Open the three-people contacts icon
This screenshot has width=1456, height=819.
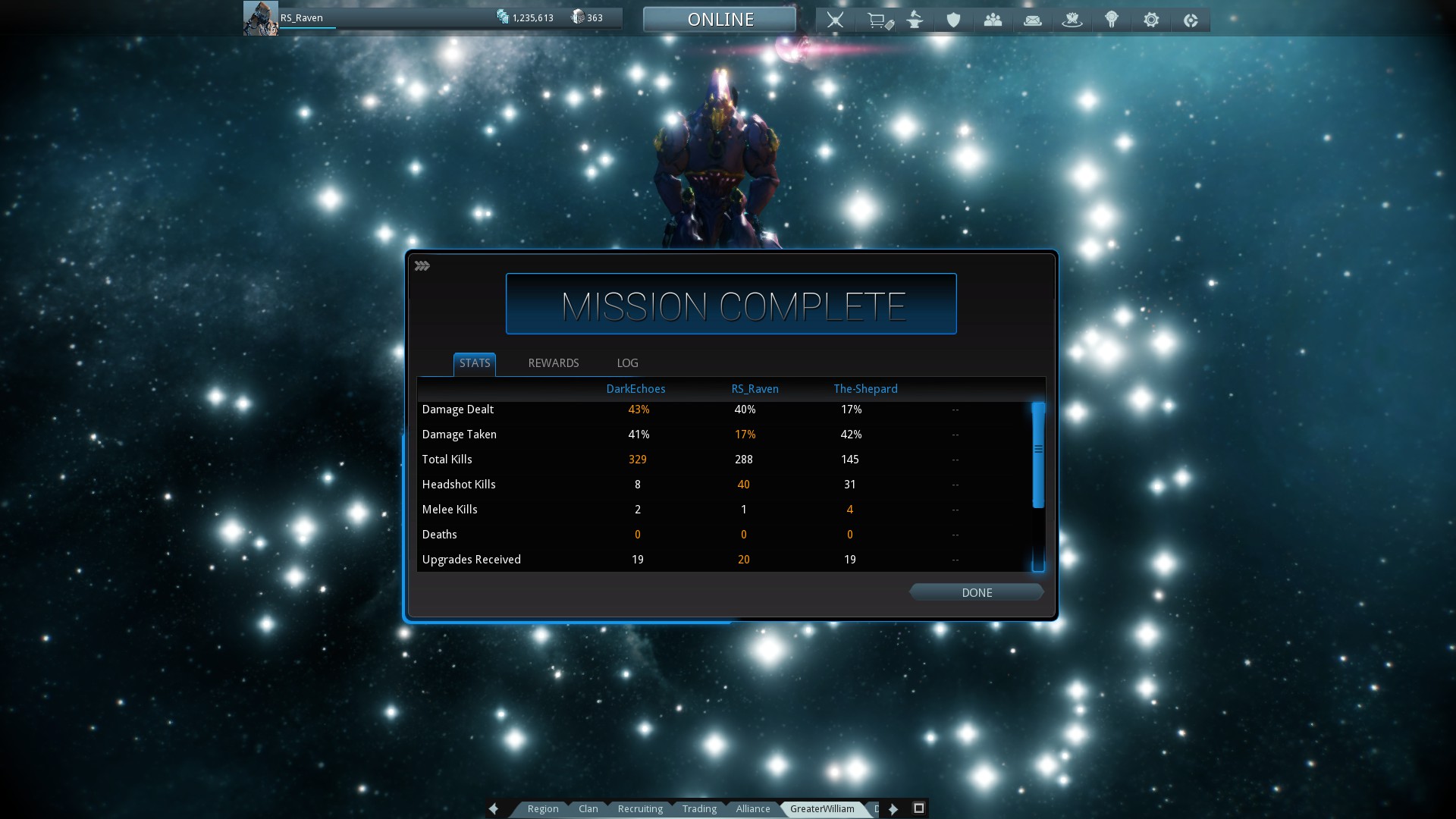(x=993, y=20)
